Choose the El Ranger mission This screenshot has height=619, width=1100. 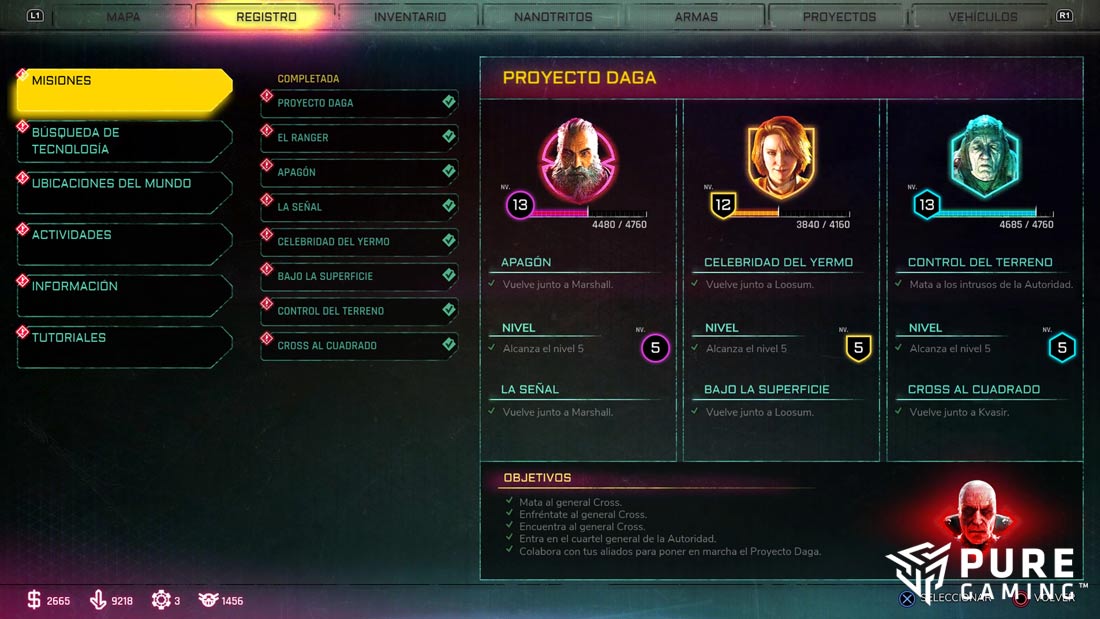click(x=360, y=138)
